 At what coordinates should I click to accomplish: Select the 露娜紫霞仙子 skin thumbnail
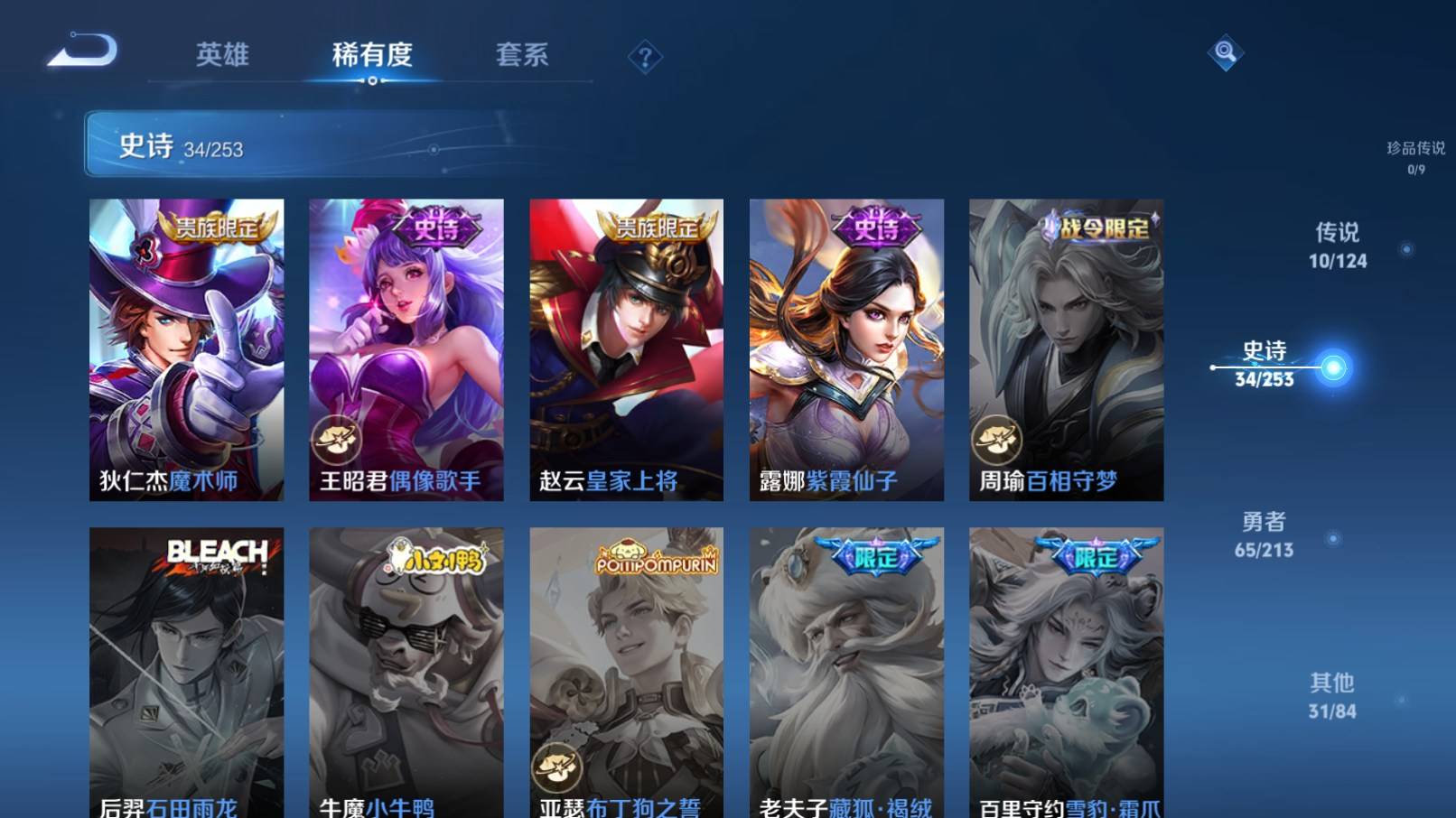point(846,348)
